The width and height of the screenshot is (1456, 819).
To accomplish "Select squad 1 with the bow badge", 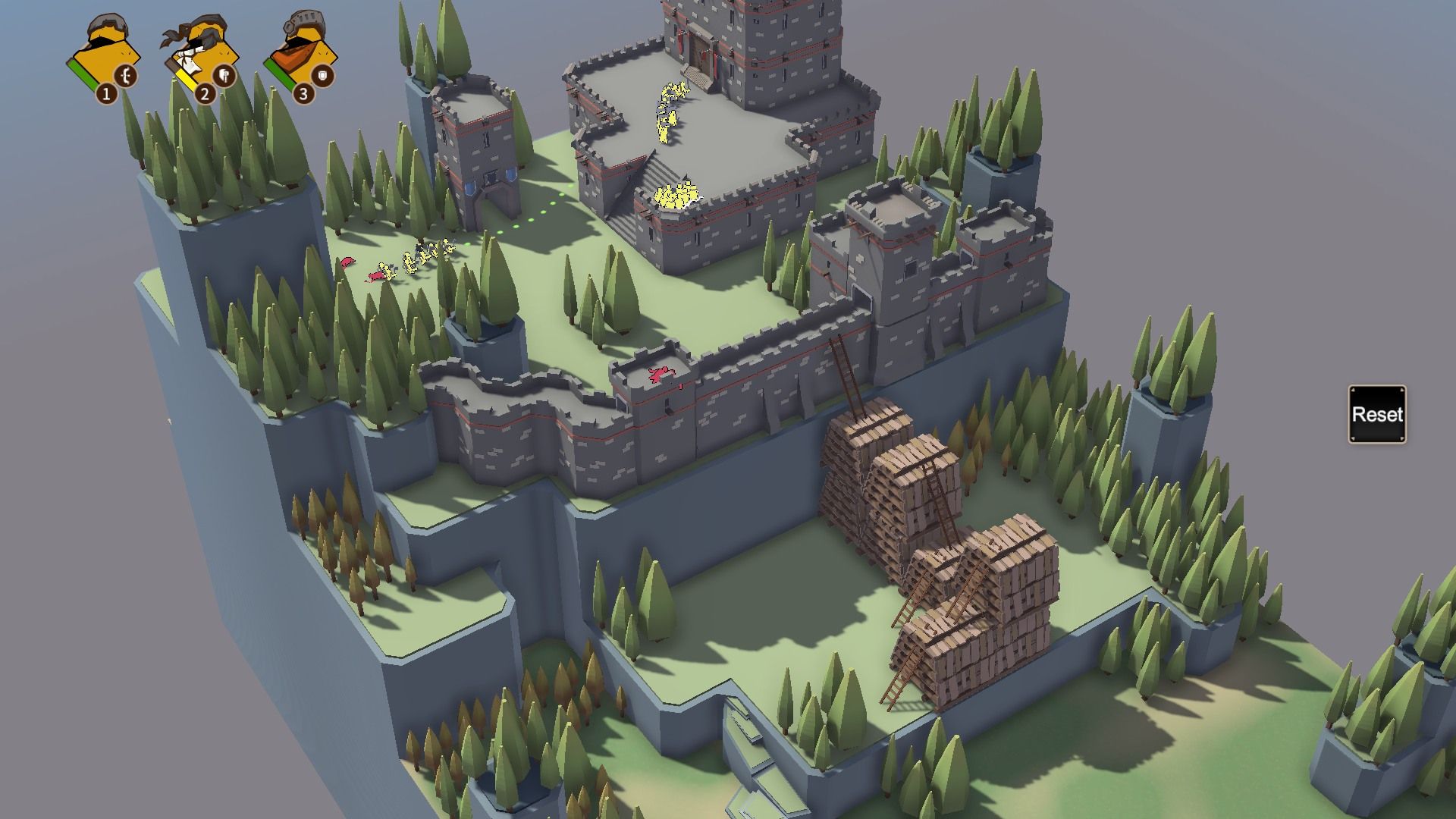I will 105,58.
